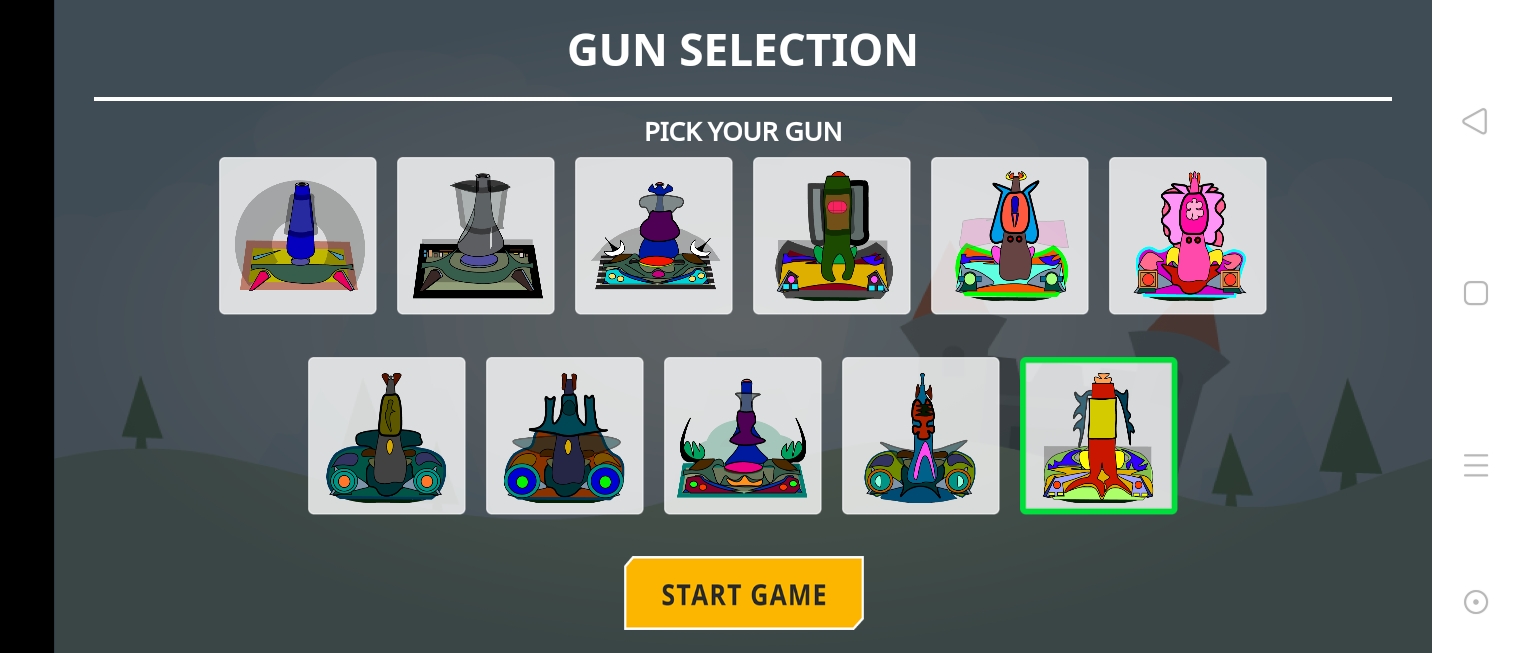This screenshot has height=653, width=1520.
Task: Start the game with the yellow button
Action: [x=744, y=594]
